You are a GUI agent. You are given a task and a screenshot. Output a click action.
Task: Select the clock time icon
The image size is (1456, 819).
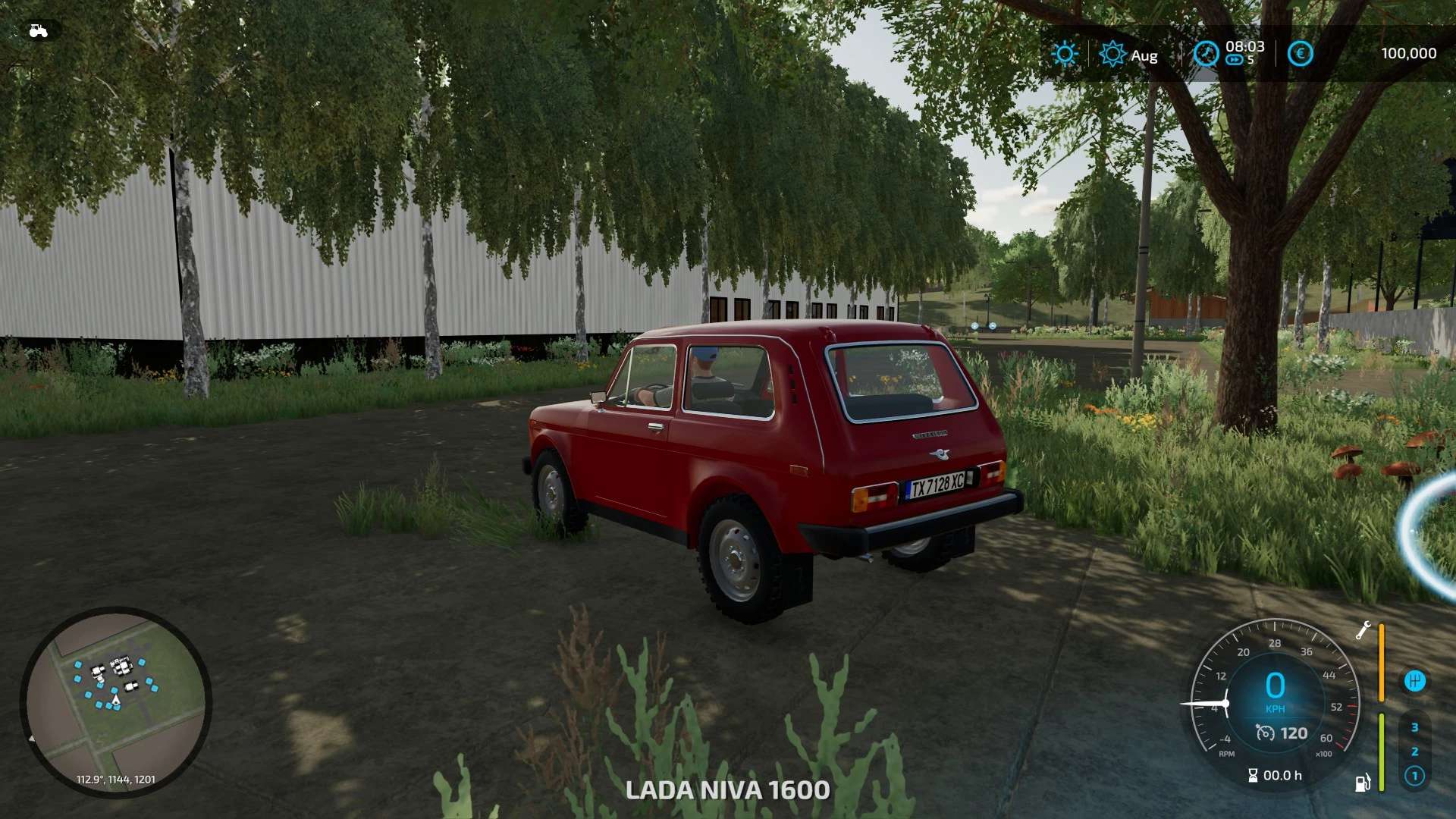pyautogui.click(x=1206, y=54)
